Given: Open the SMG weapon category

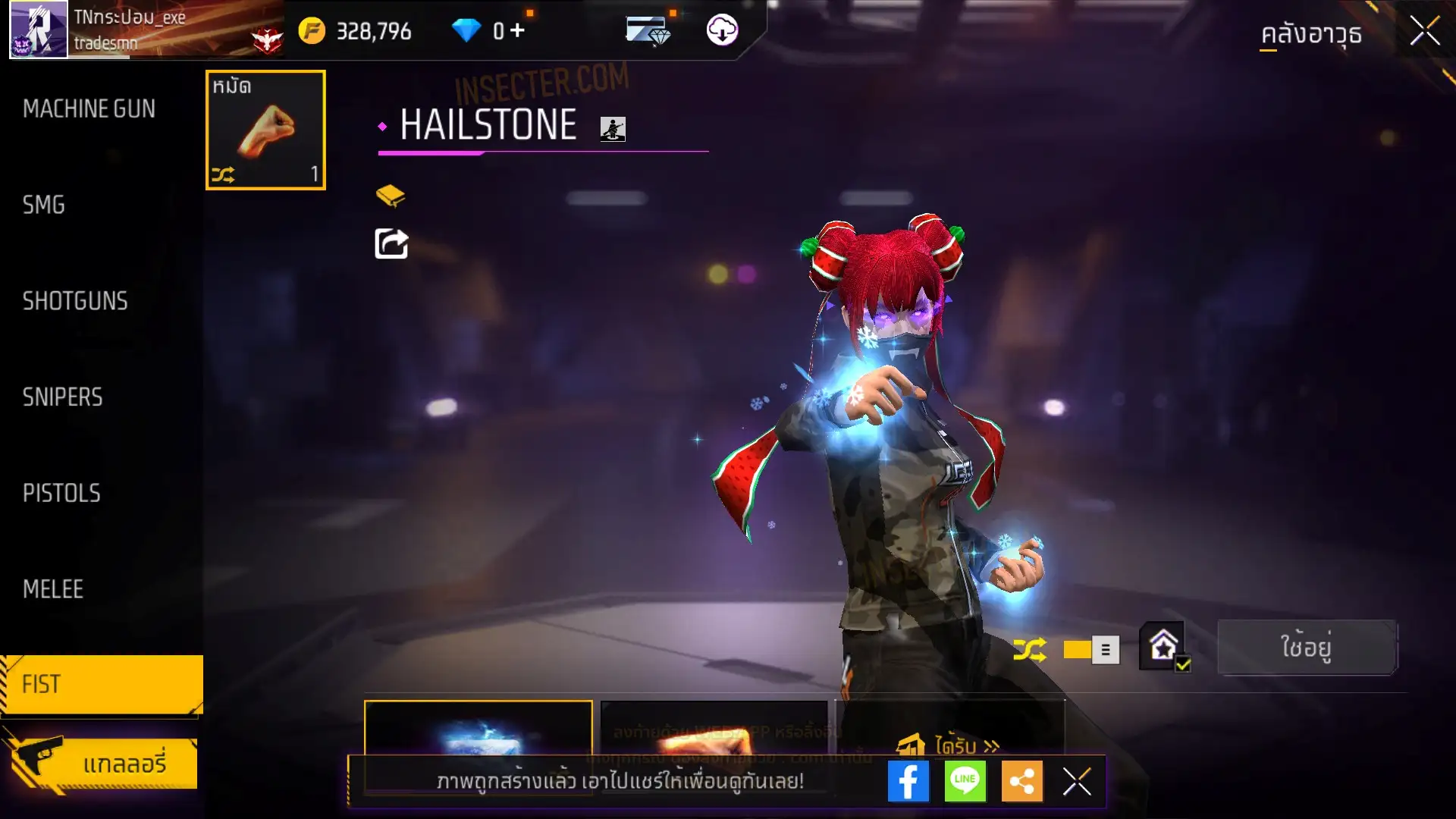Looking at the screenshot, I should 44,205.
